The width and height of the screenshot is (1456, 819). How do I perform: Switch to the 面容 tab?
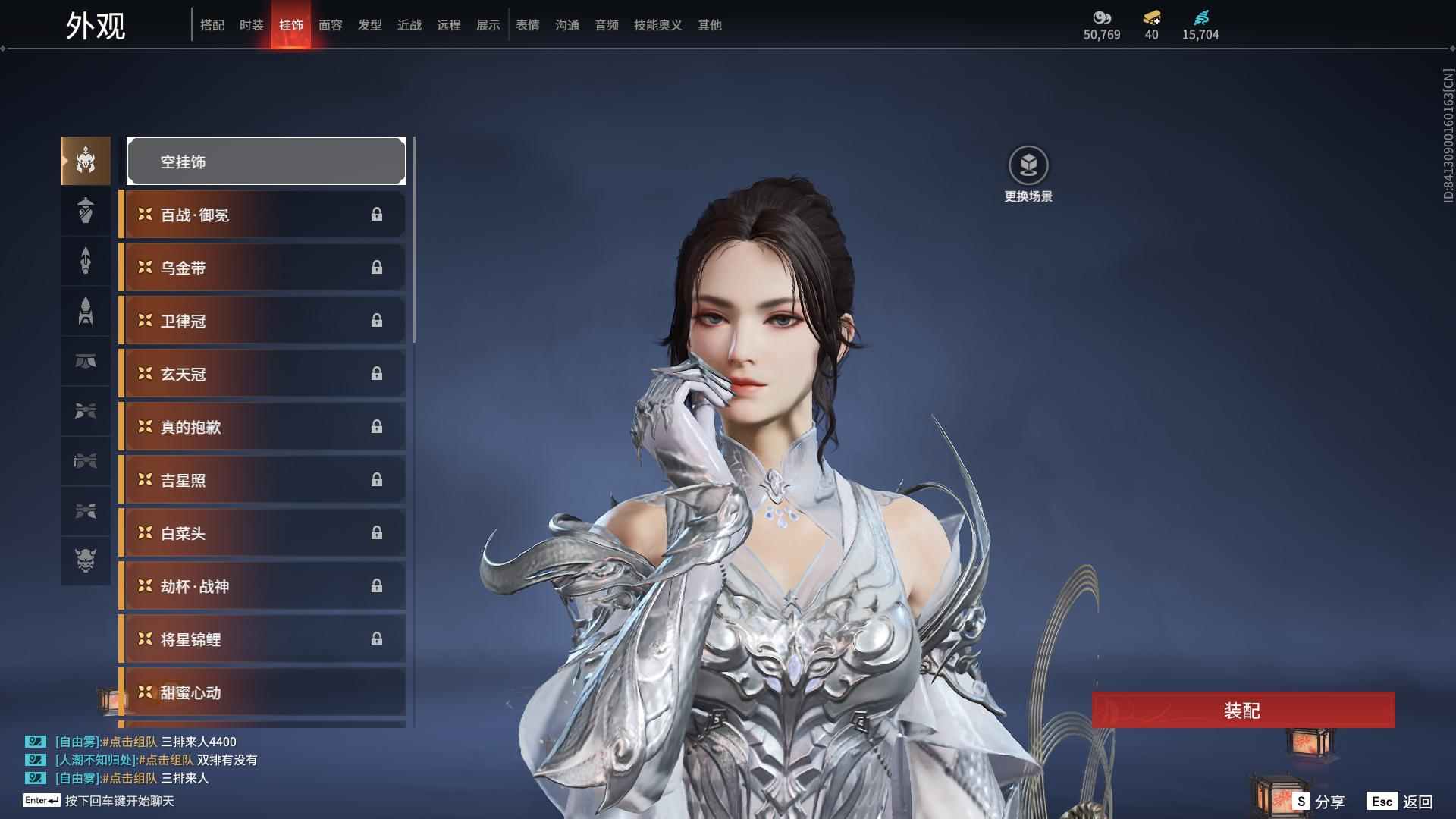click(330, 24)
